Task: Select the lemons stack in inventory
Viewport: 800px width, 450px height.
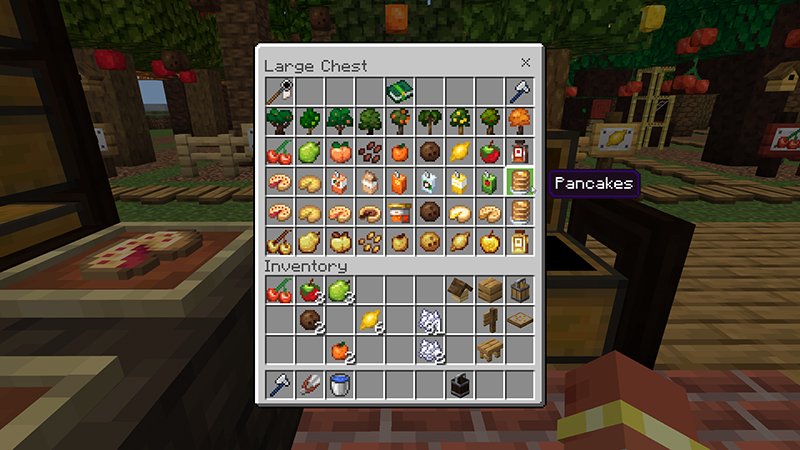Action: 370,321
